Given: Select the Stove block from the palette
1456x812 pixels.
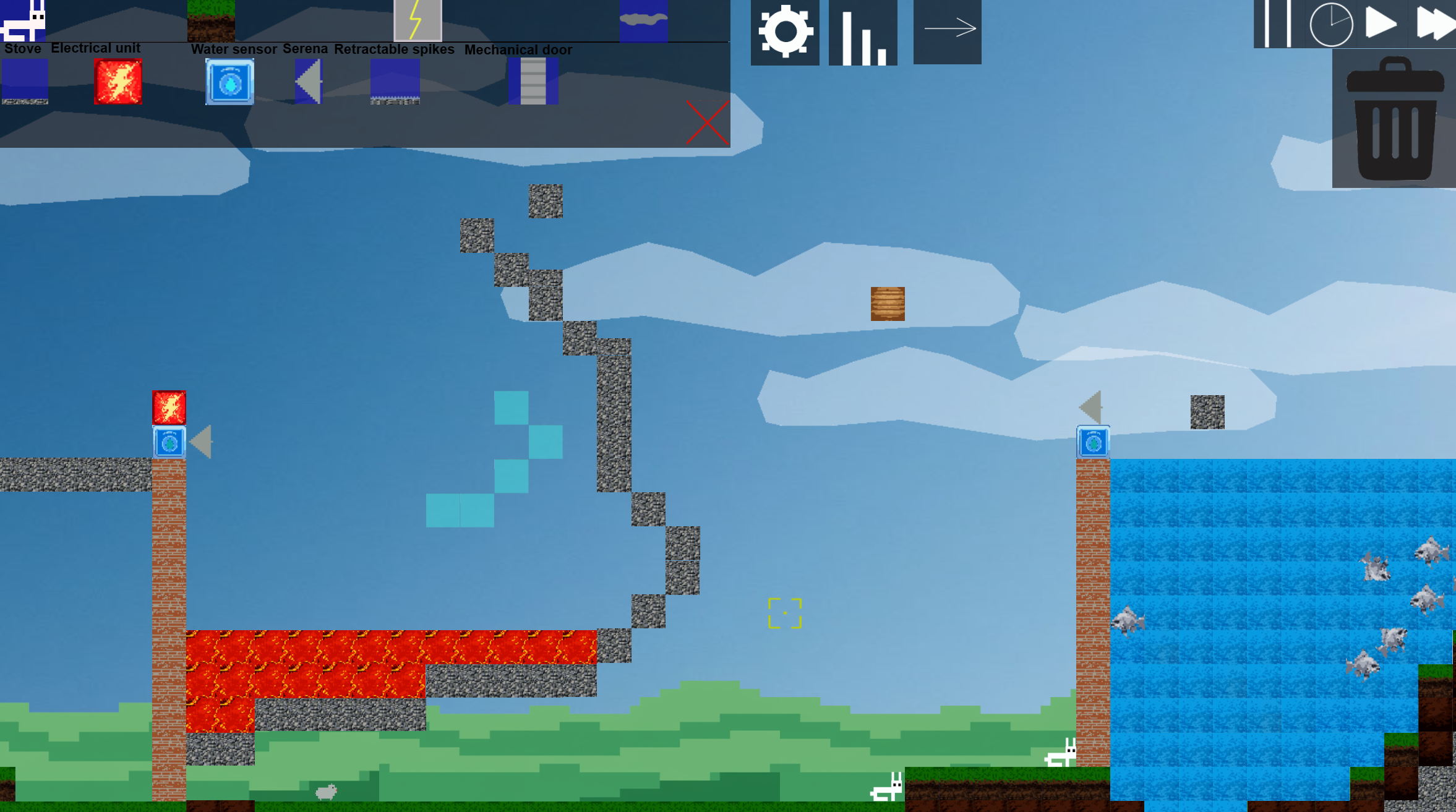Looking at the screenshot, I should click(25, 81).
